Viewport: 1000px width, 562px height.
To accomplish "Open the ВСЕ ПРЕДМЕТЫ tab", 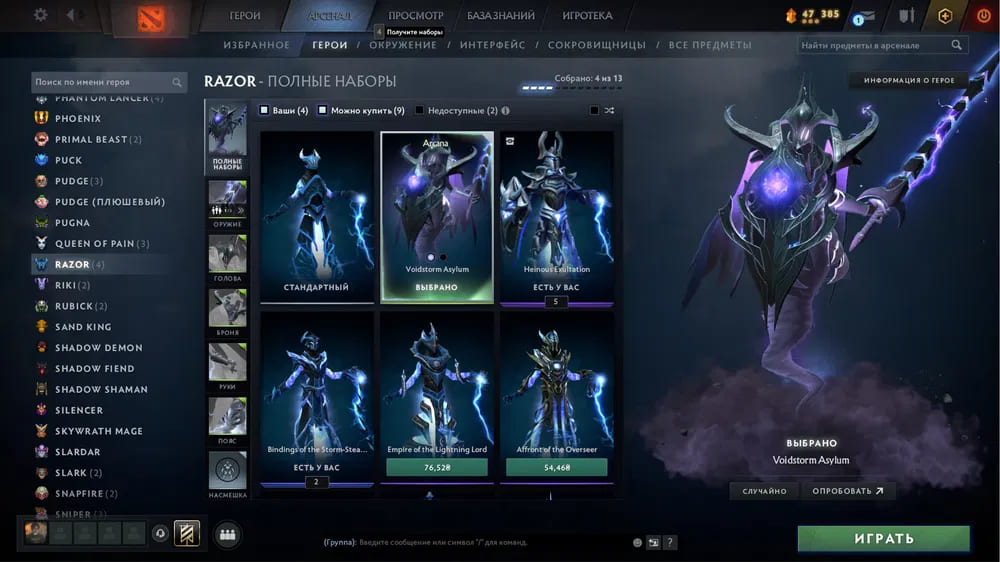I will coord(710,45).
